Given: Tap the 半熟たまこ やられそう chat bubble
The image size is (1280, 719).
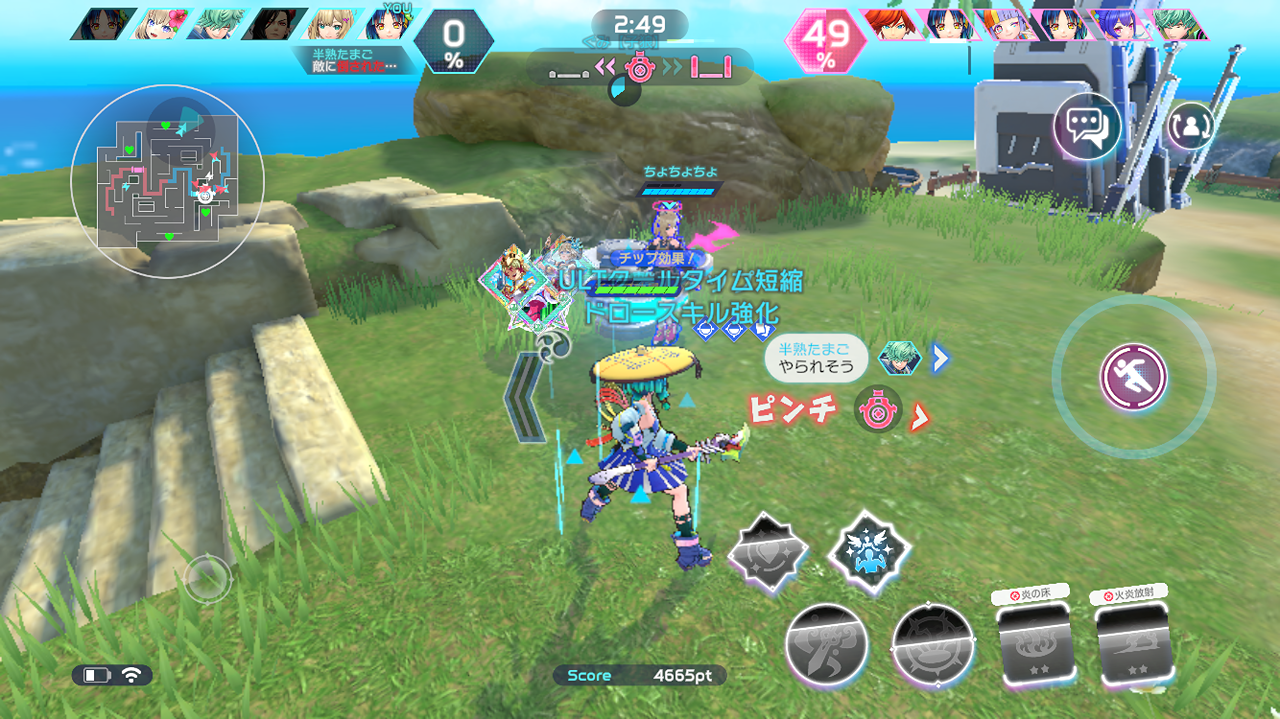Looking at the screenshot, I should [816, 358].
